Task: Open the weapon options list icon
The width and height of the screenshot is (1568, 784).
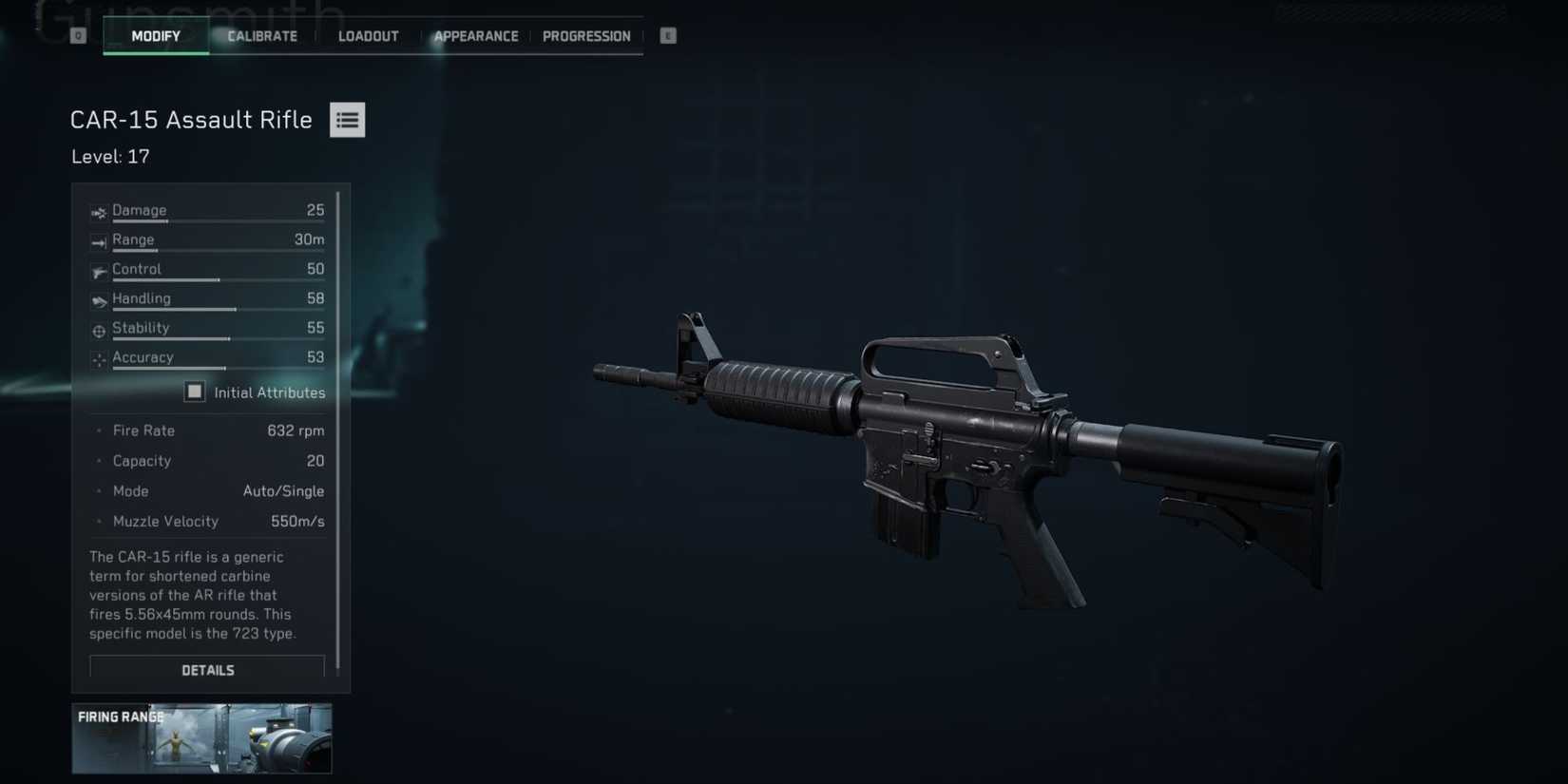Action: click(347, 119)
